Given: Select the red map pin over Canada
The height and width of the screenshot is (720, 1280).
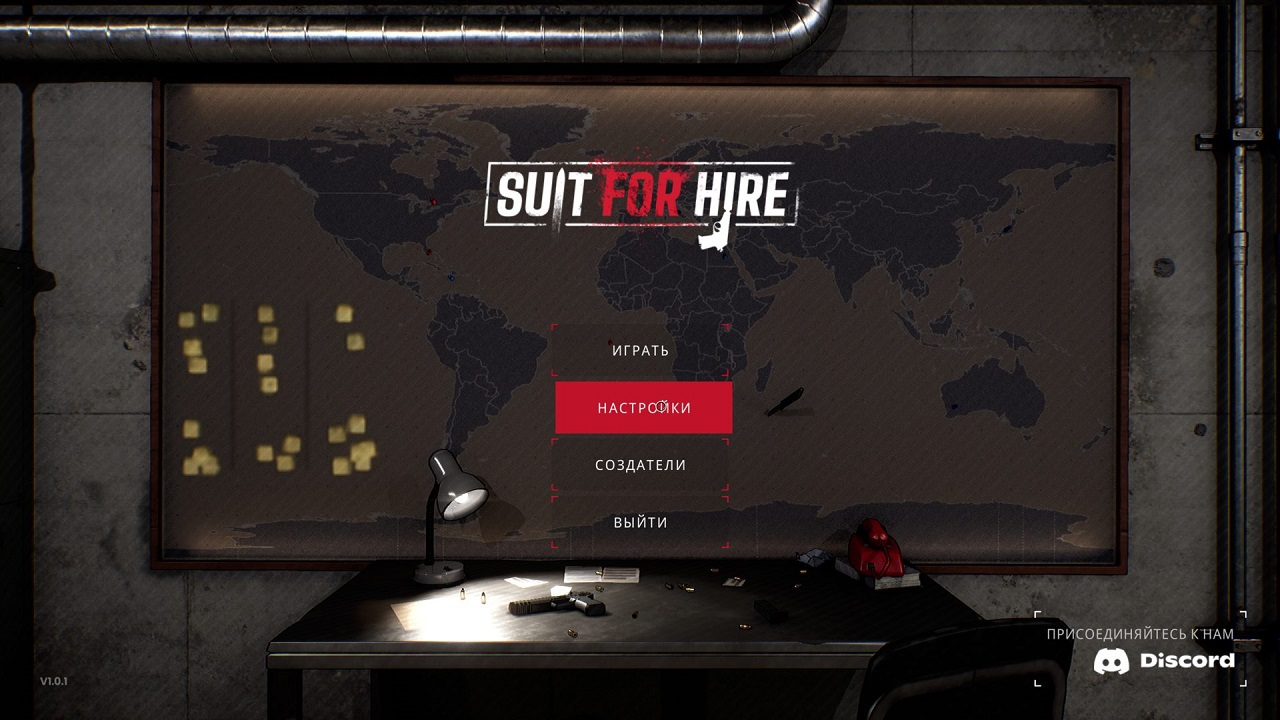Looking at the screenshot, I should [x=433, y=201].
